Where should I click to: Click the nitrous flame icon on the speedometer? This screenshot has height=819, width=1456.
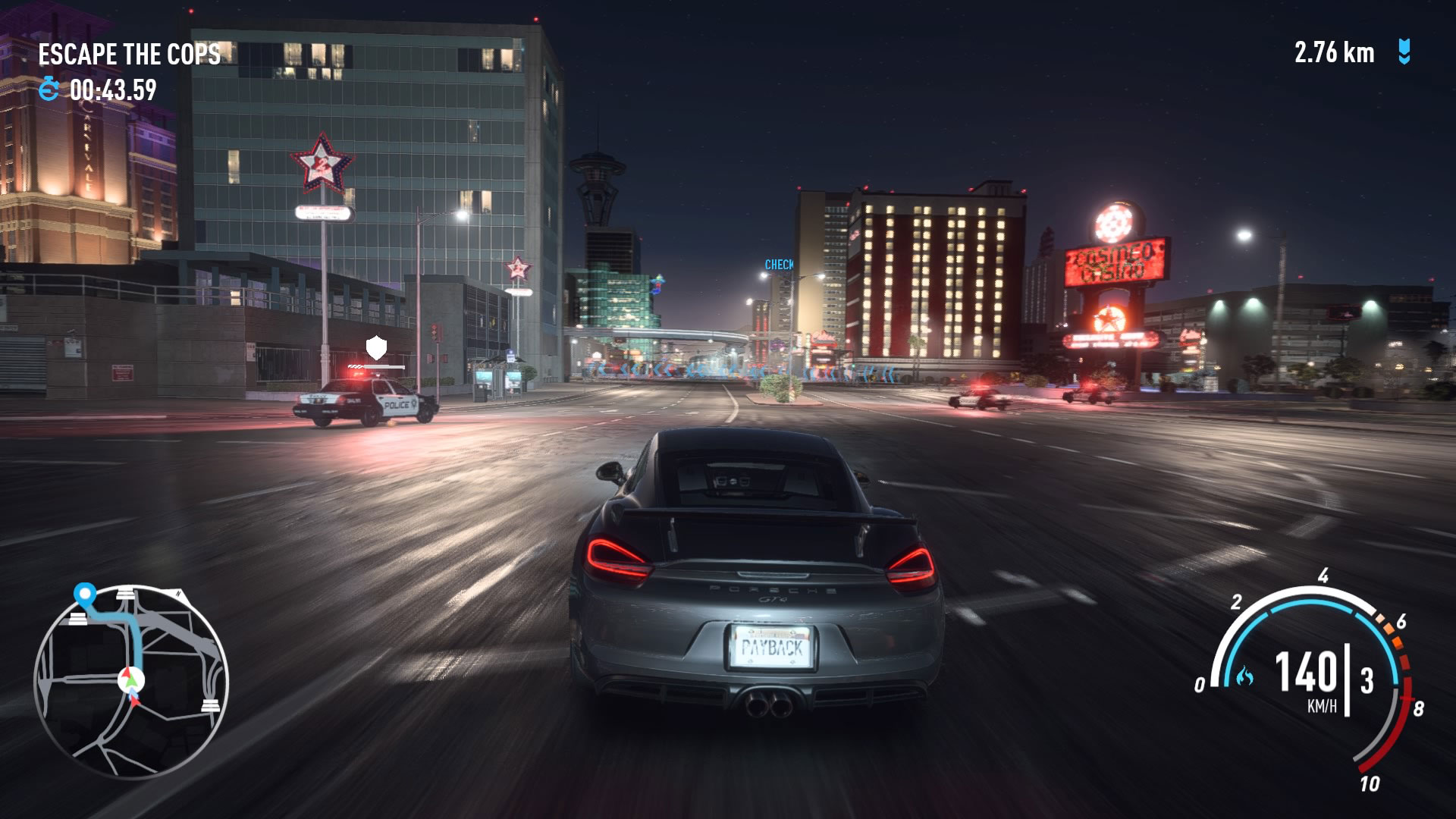(x=1244, y=676)
